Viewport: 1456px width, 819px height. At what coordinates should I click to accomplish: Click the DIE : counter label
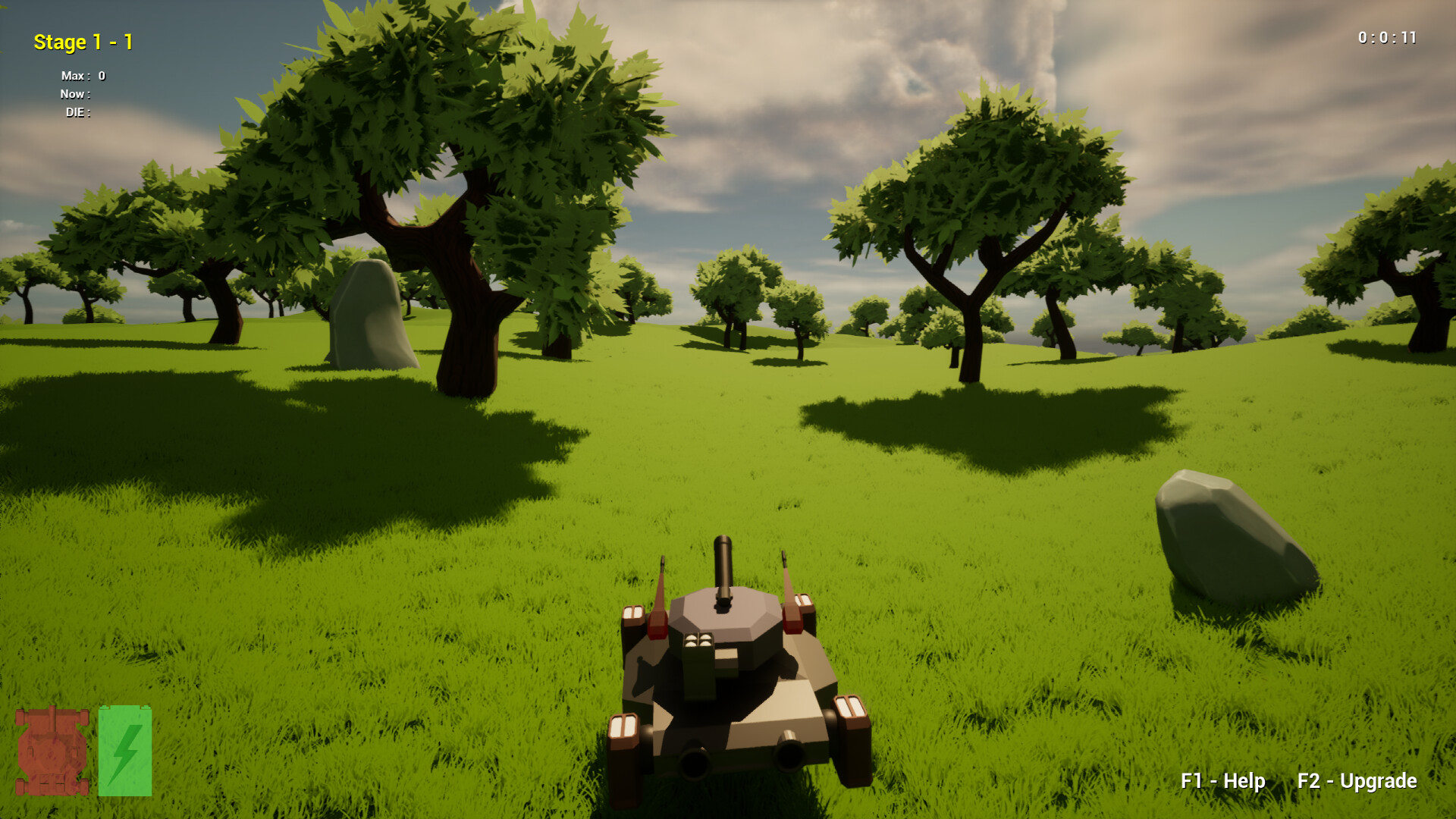77,114
